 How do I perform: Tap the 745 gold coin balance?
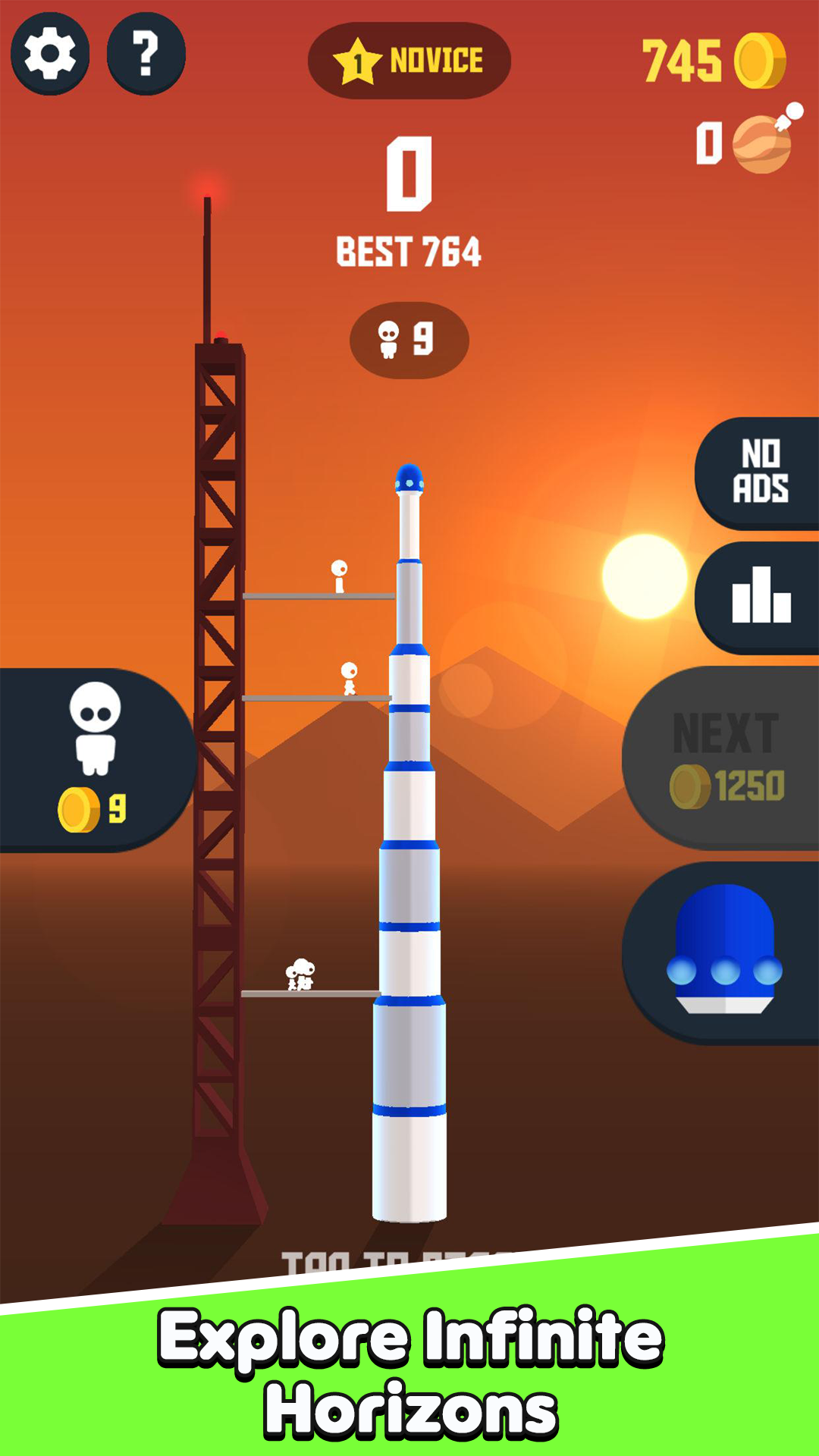point(713,61)
